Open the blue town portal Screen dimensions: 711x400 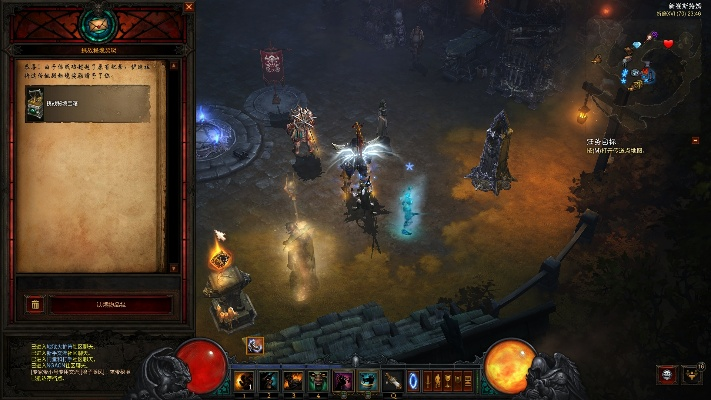pos(413,380)
